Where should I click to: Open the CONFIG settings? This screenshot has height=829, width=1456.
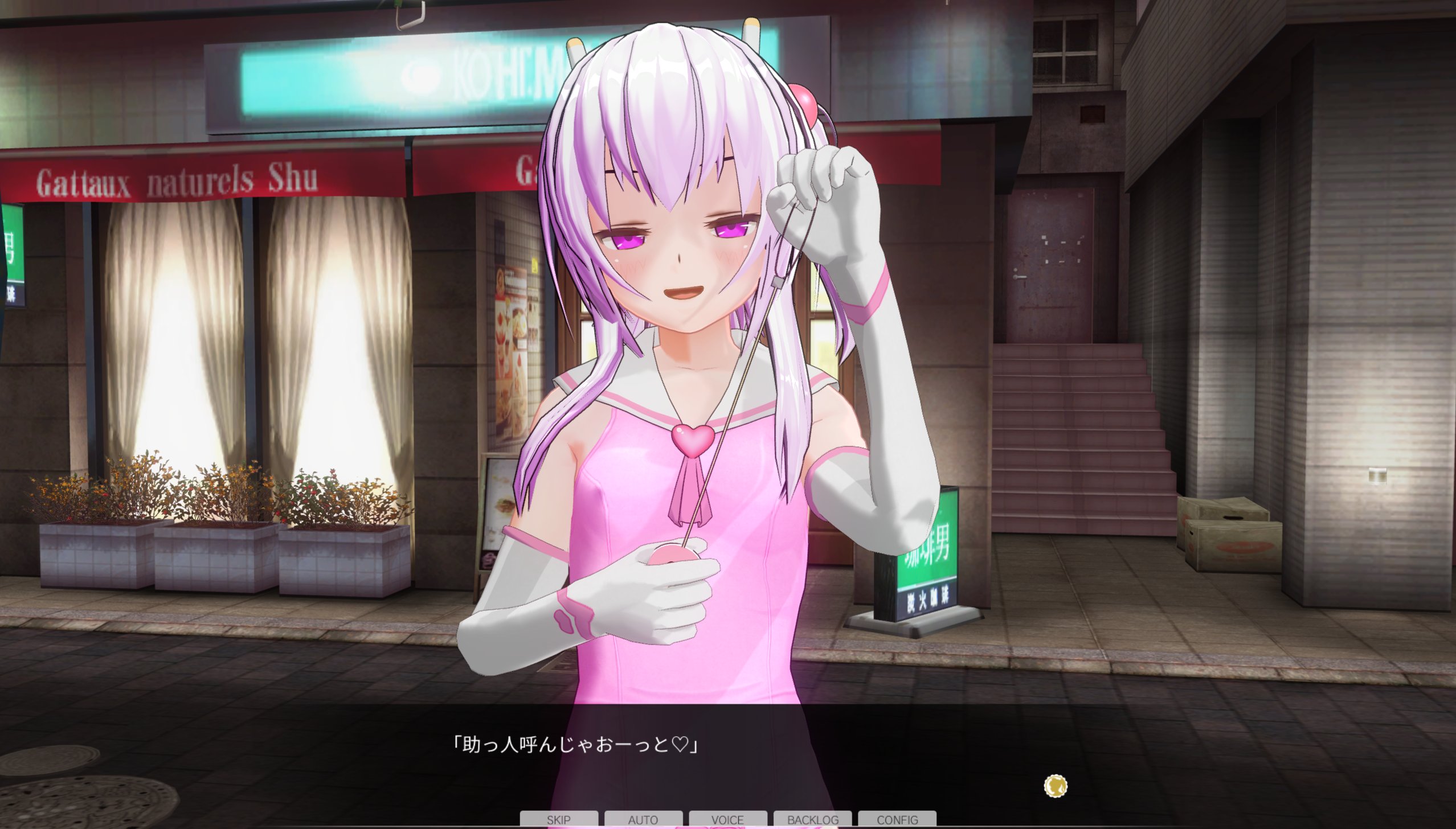pos(897,819)
